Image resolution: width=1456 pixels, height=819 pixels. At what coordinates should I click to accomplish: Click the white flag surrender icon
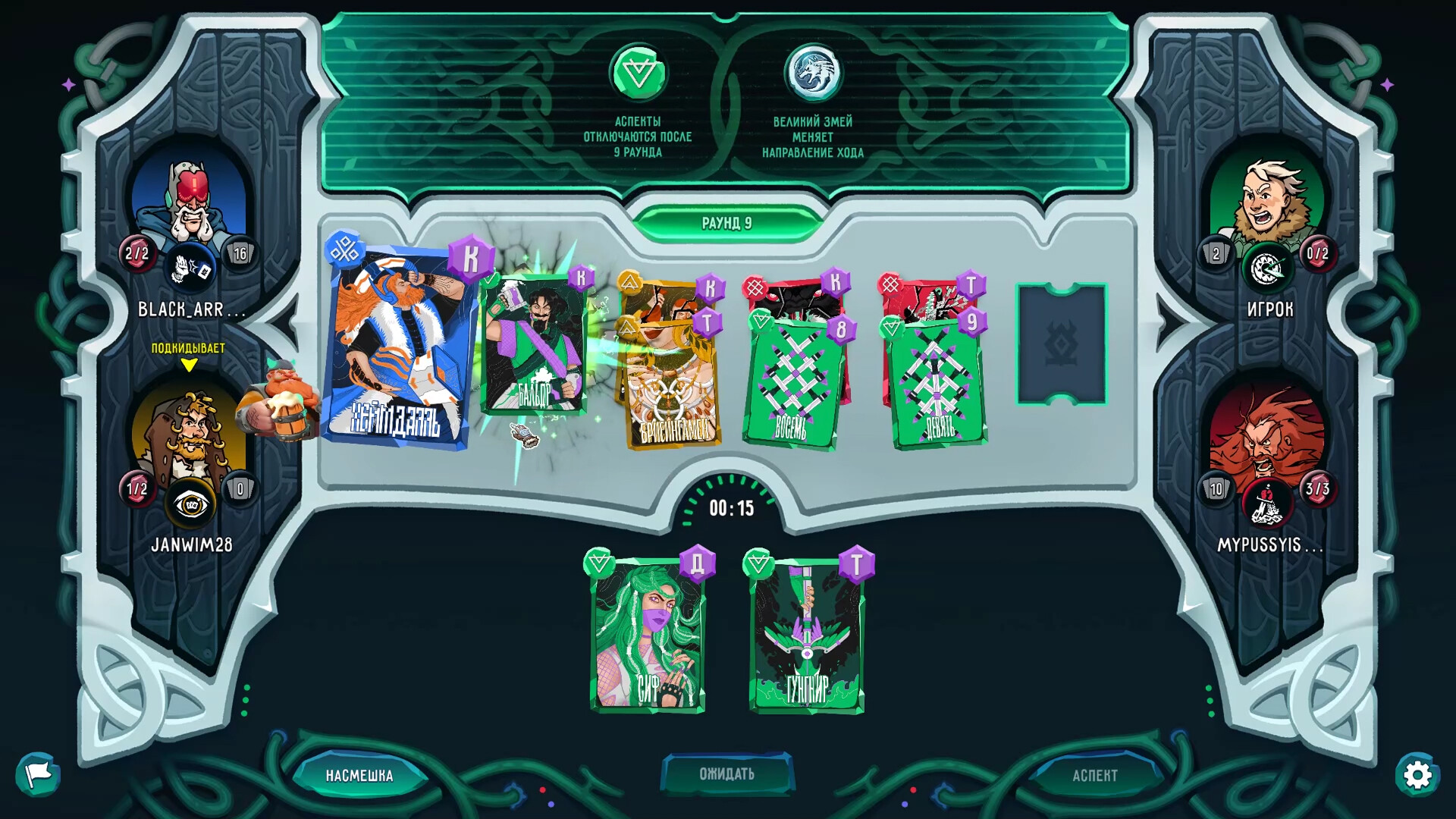[38, 773]
